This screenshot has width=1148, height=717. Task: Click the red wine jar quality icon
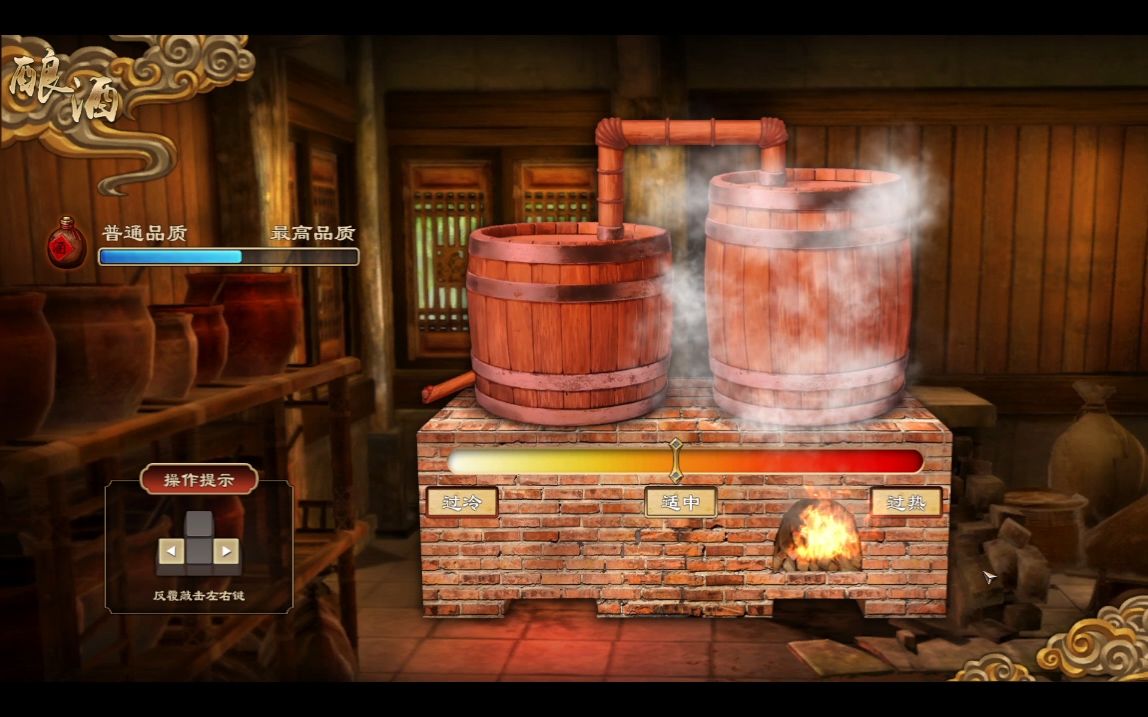click(x=67, y=243)
